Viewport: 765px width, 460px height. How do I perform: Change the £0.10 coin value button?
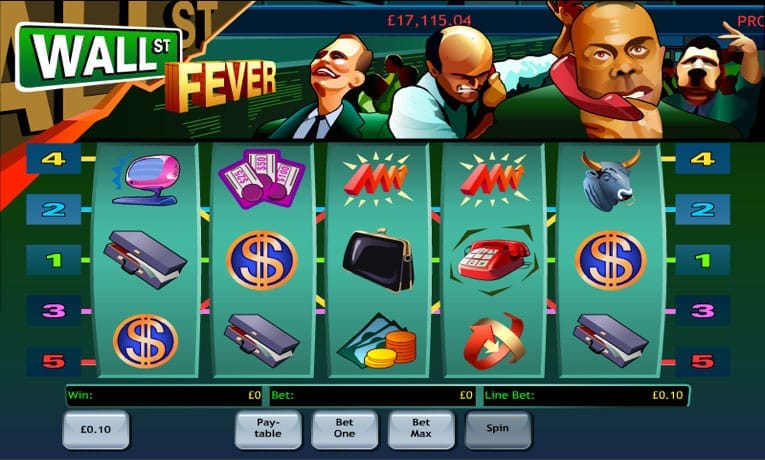(95, 429)
